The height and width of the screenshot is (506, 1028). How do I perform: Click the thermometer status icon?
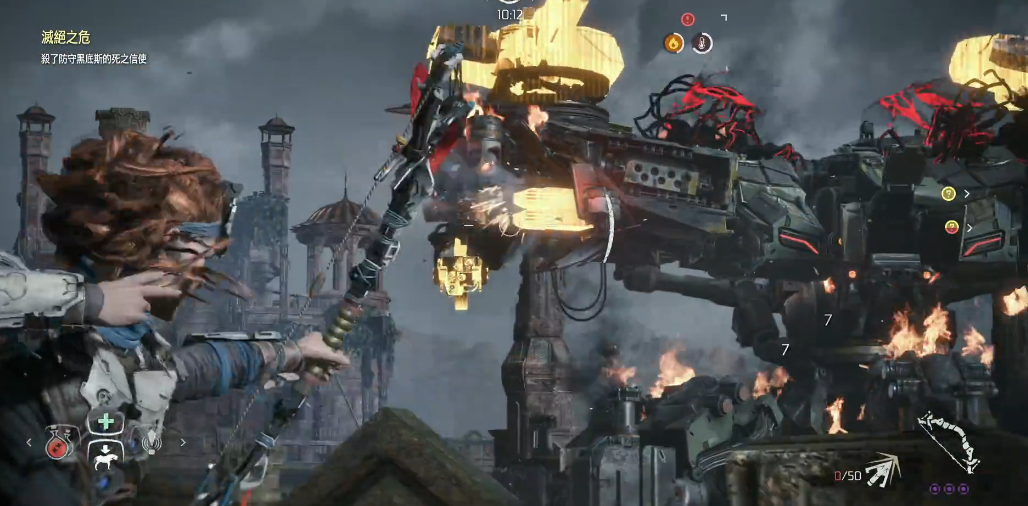(x=702, y=43)
